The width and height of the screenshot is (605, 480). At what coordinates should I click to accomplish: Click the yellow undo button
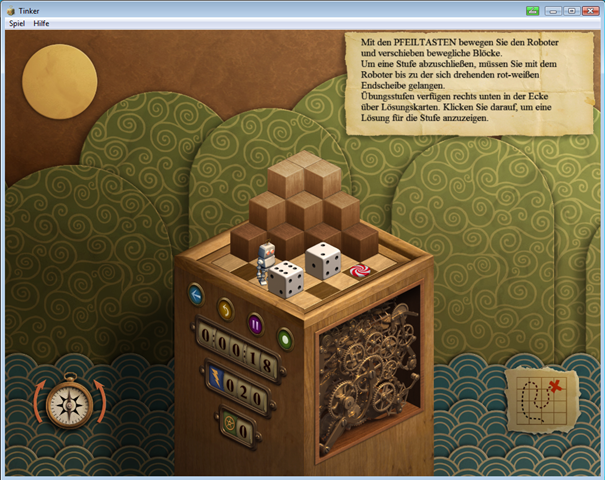click(225, 309)
